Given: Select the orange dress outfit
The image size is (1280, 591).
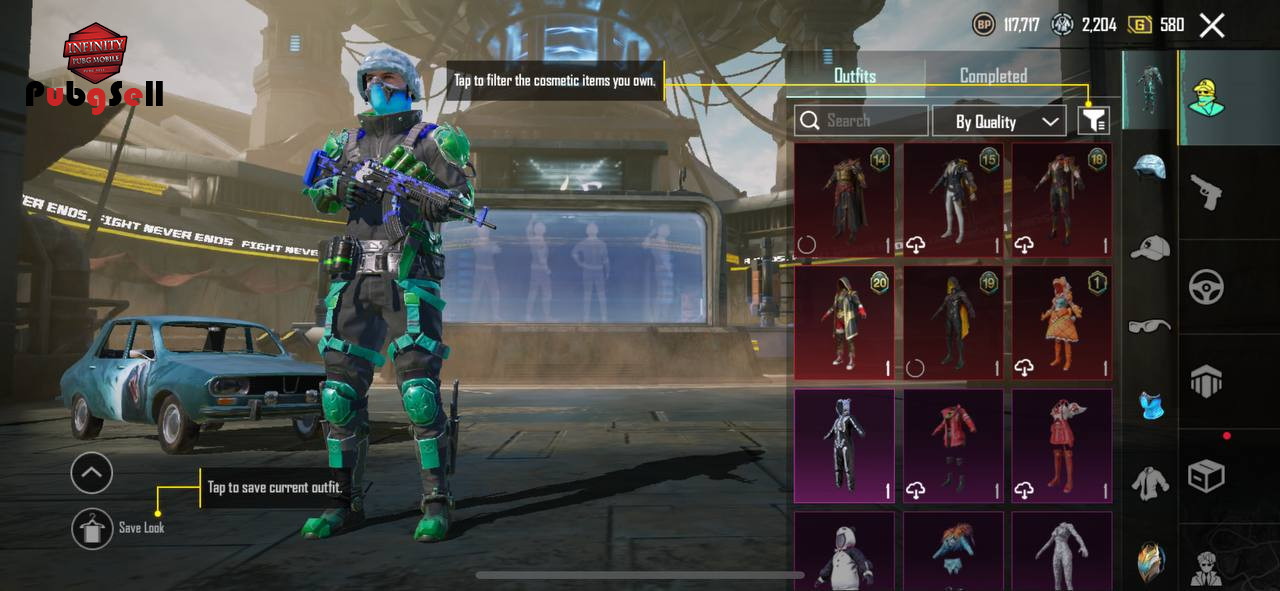Looking at the screenshot, I should pos(1061,323).
